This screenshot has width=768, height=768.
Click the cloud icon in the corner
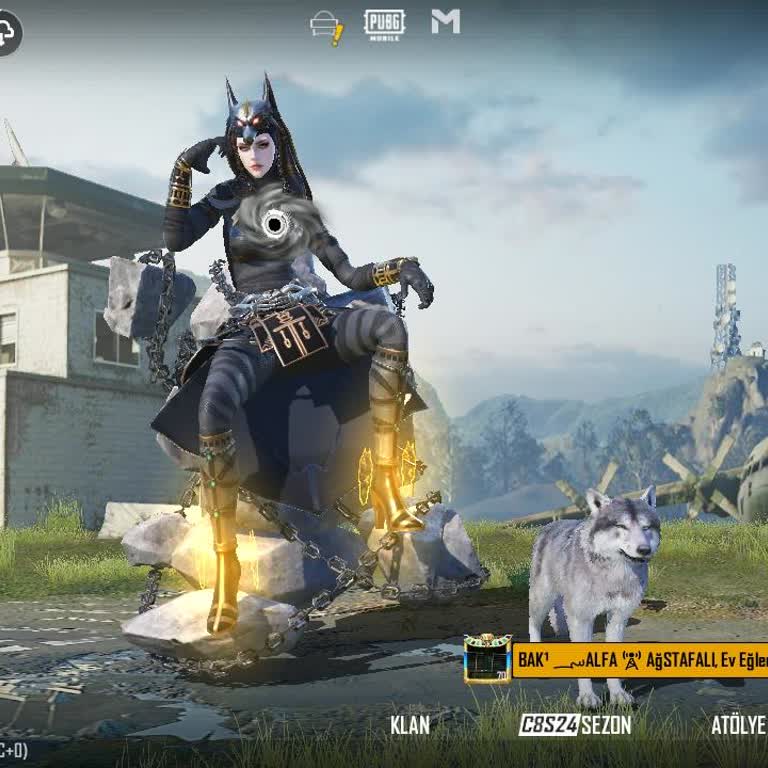coord(8,34)
